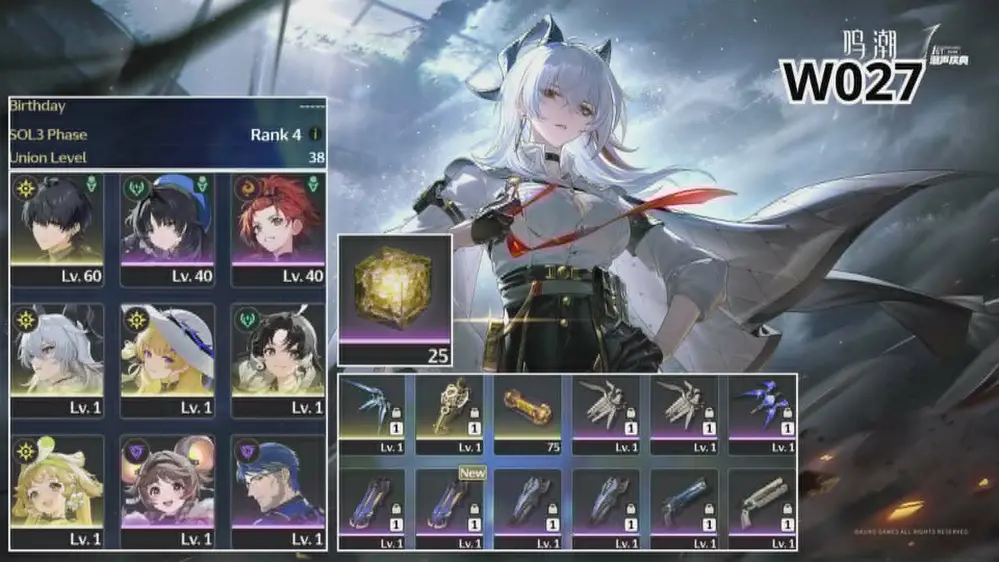Select the grey double-barrel gun slot
Image resolution: width=999 pixels, height=562 pixels.
pyautogui.click(x=763, y=504)
